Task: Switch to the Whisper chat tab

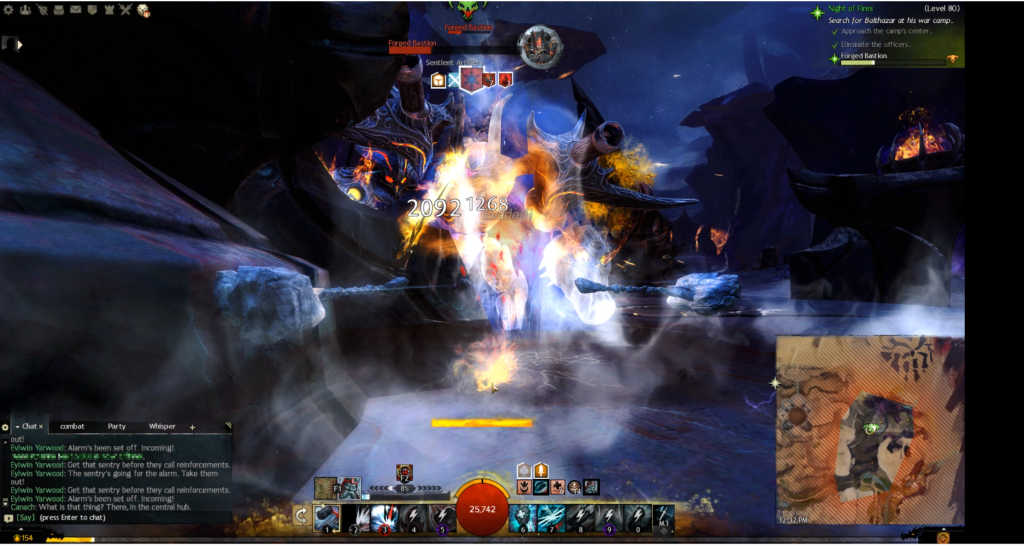Action: (161, 427)
